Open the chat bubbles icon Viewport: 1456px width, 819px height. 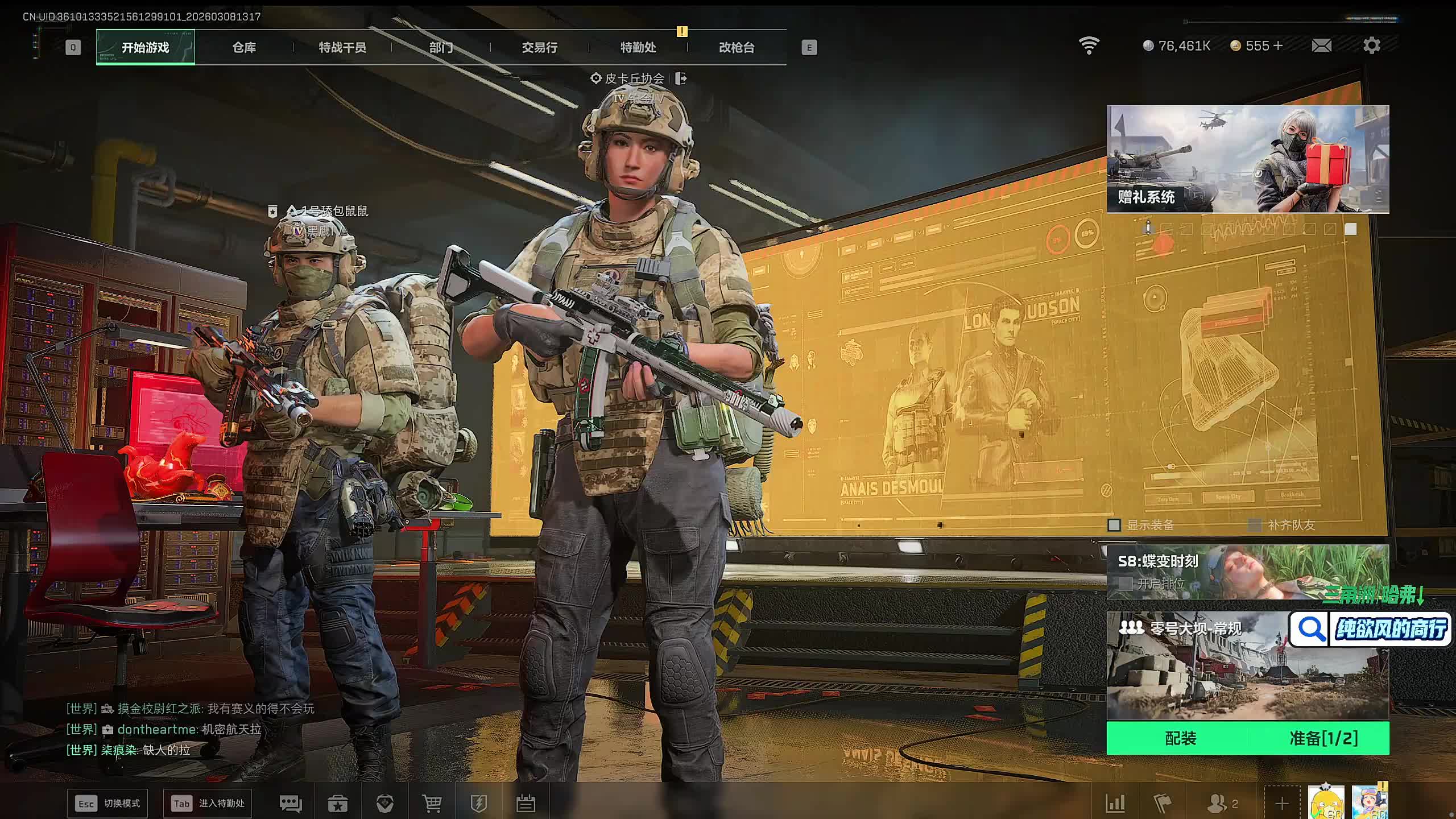(x=291, y=804)
